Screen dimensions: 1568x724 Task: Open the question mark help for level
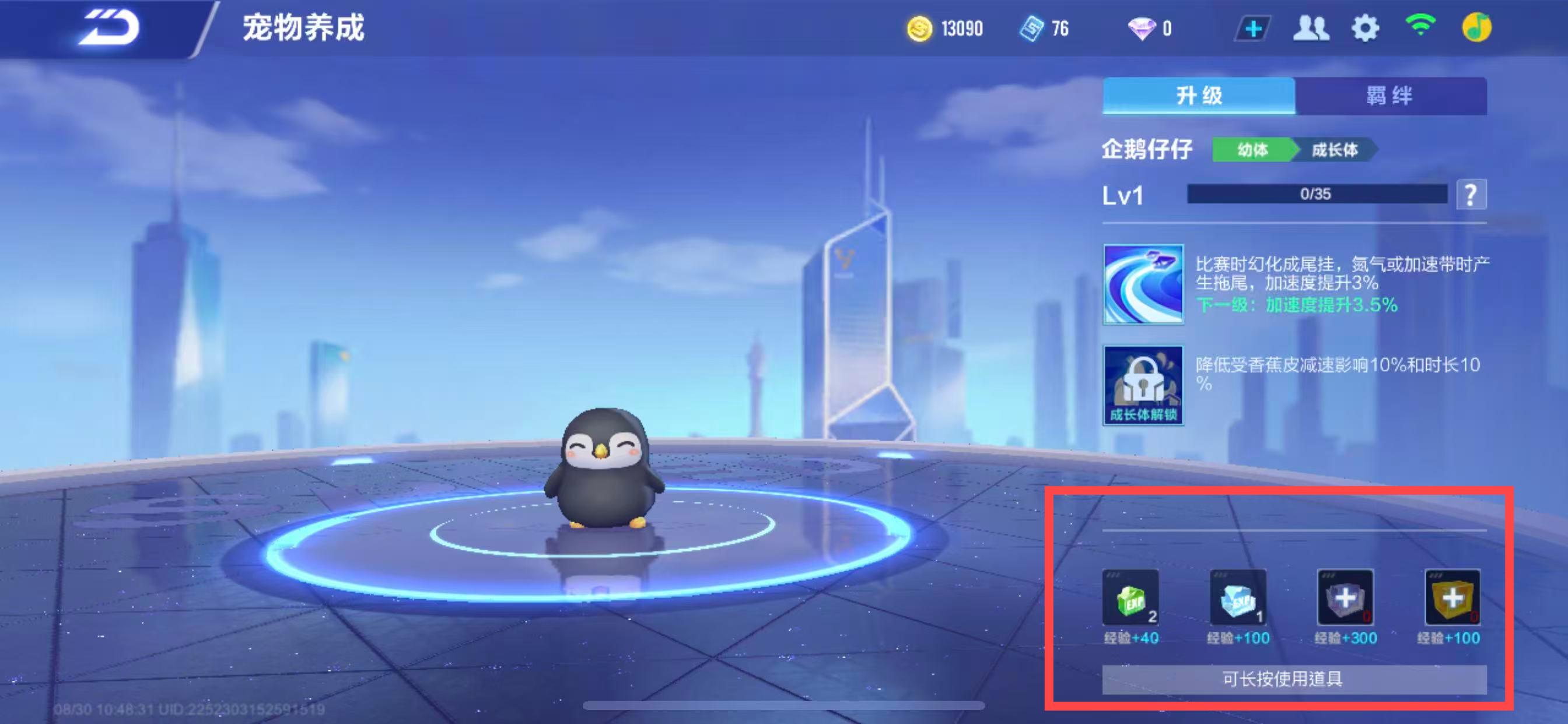point(1471,195)
